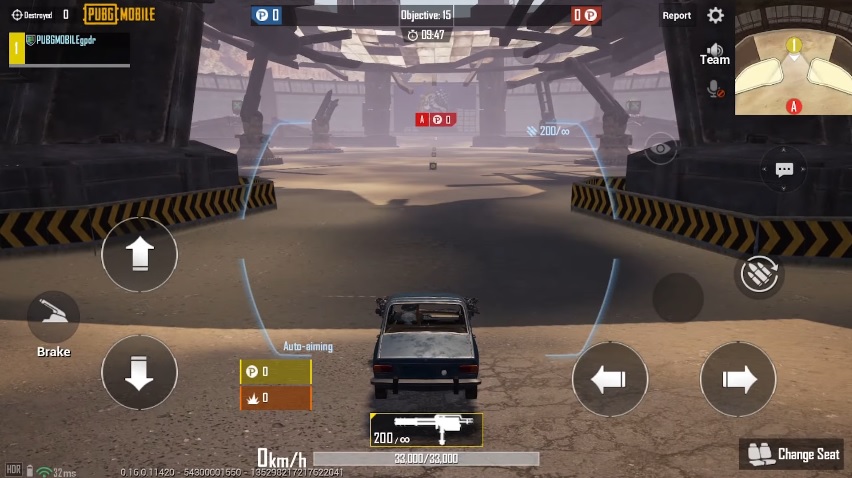The width and height of the screenshot is (852, 478).
Task: Click the Report button
Action: pos(676,15)
